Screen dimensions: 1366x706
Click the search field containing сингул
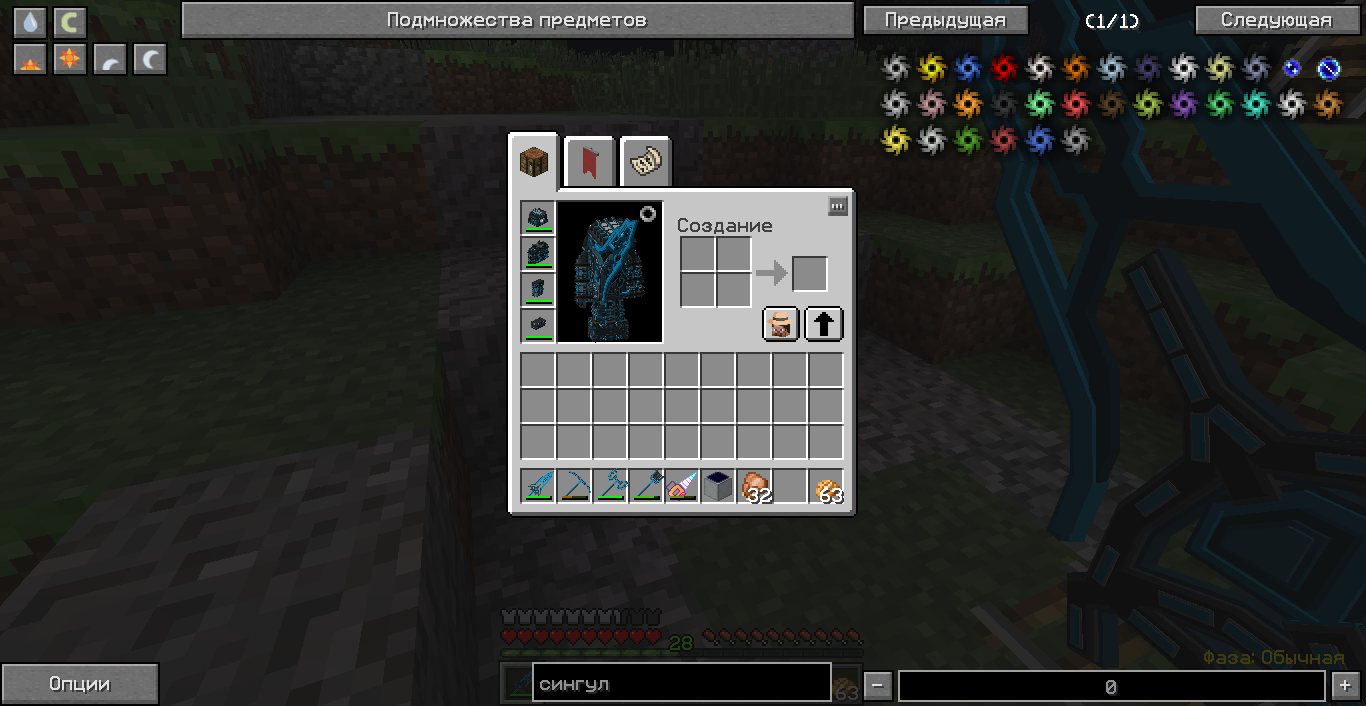[681, 684]
